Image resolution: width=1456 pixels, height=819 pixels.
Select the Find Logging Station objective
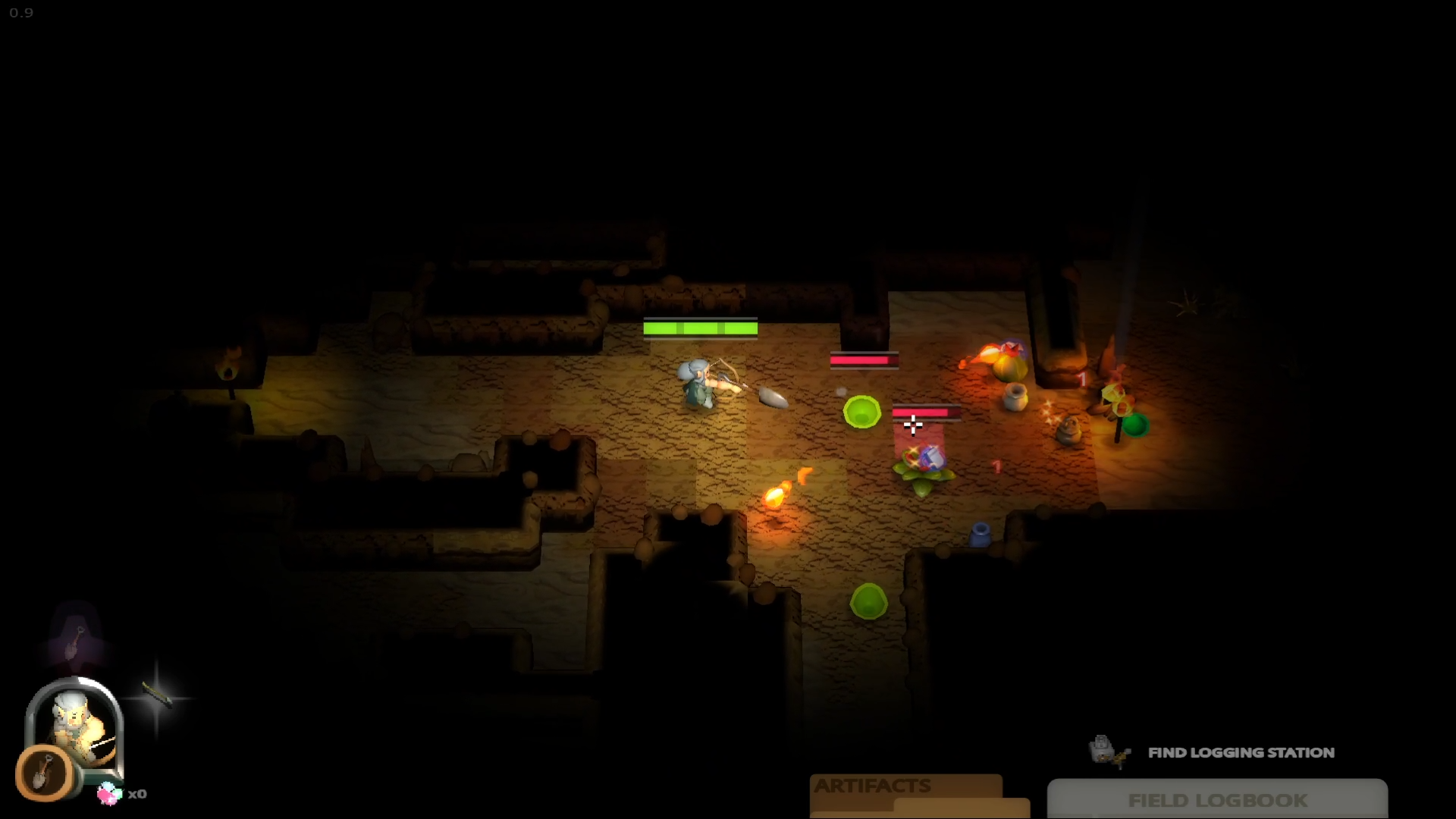click(1241, 752)
